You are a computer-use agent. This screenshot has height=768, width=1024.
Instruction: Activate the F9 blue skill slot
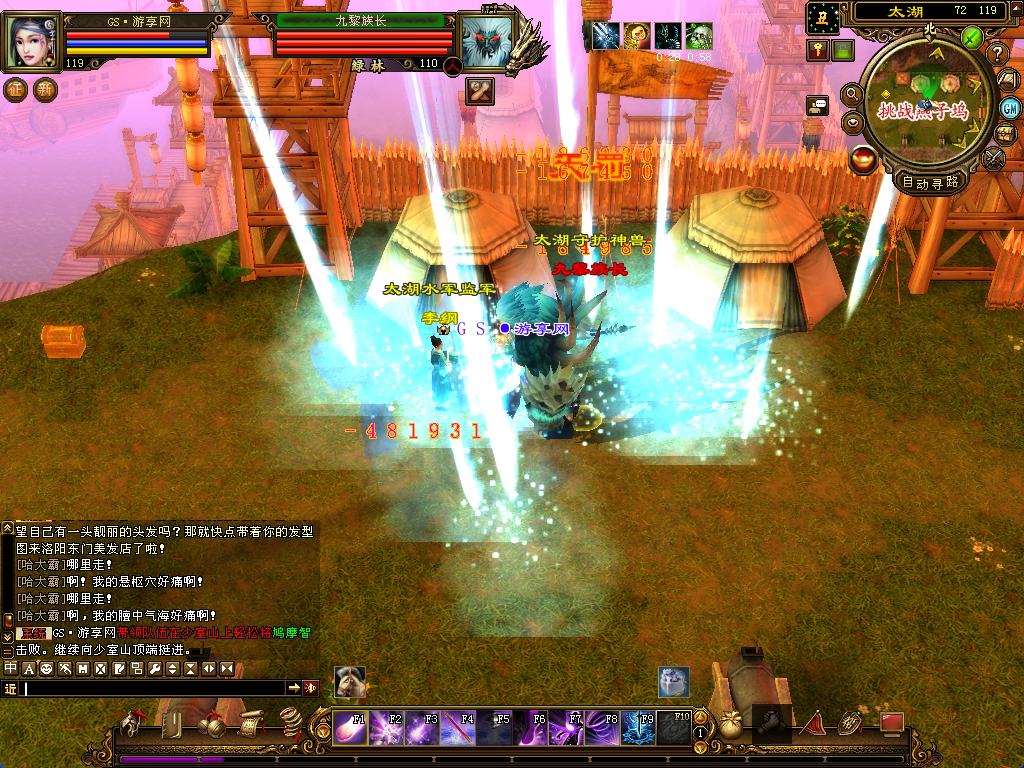coord(638,728)
